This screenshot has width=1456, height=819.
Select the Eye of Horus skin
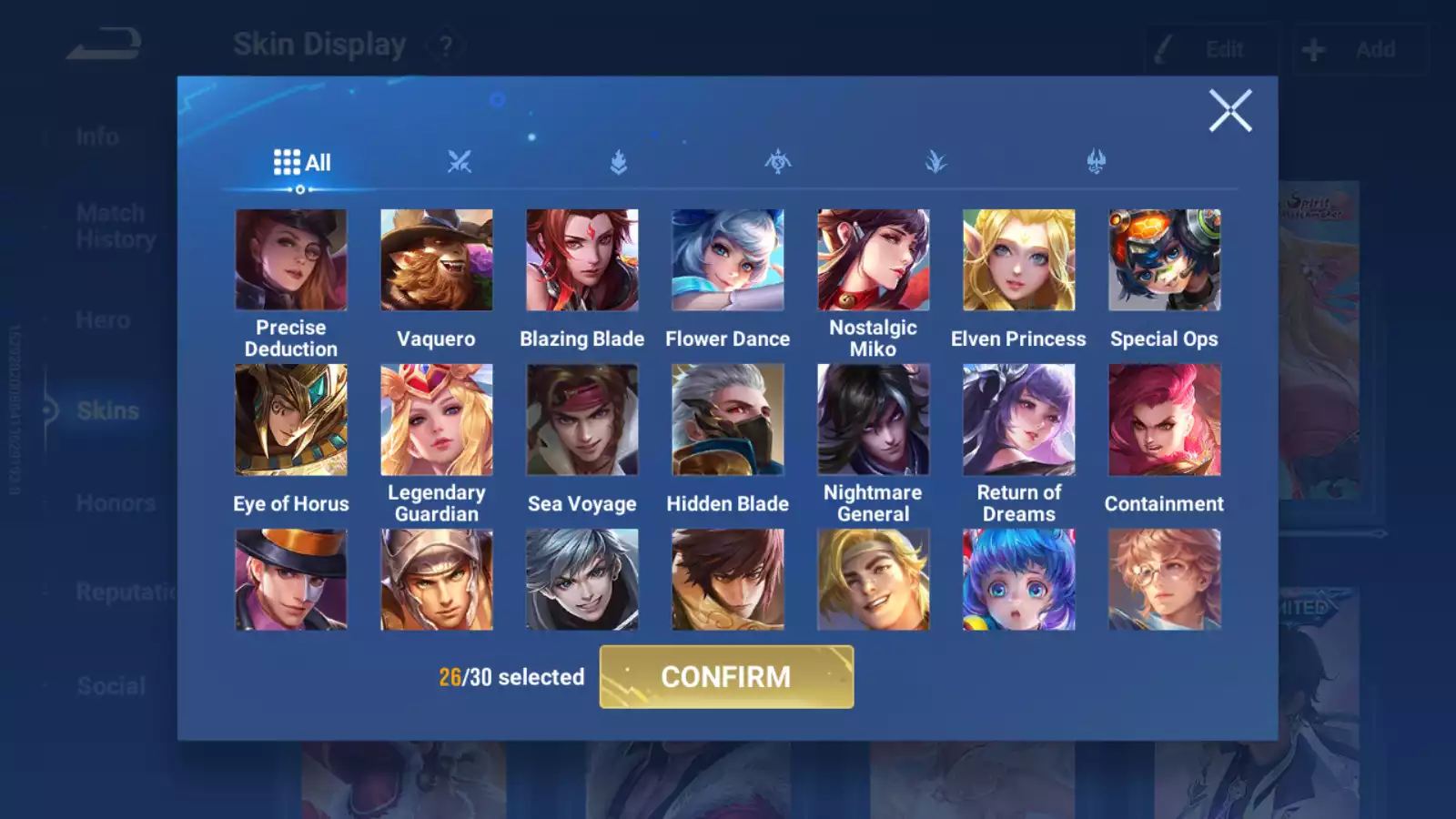[x=291, y=420]
